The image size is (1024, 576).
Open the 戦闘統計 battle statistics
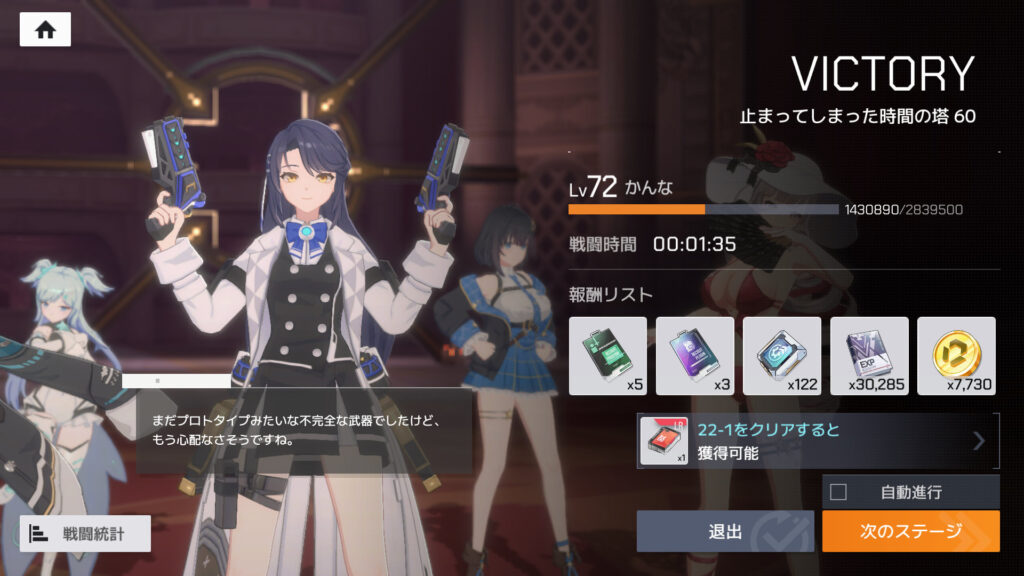[85, 534]
